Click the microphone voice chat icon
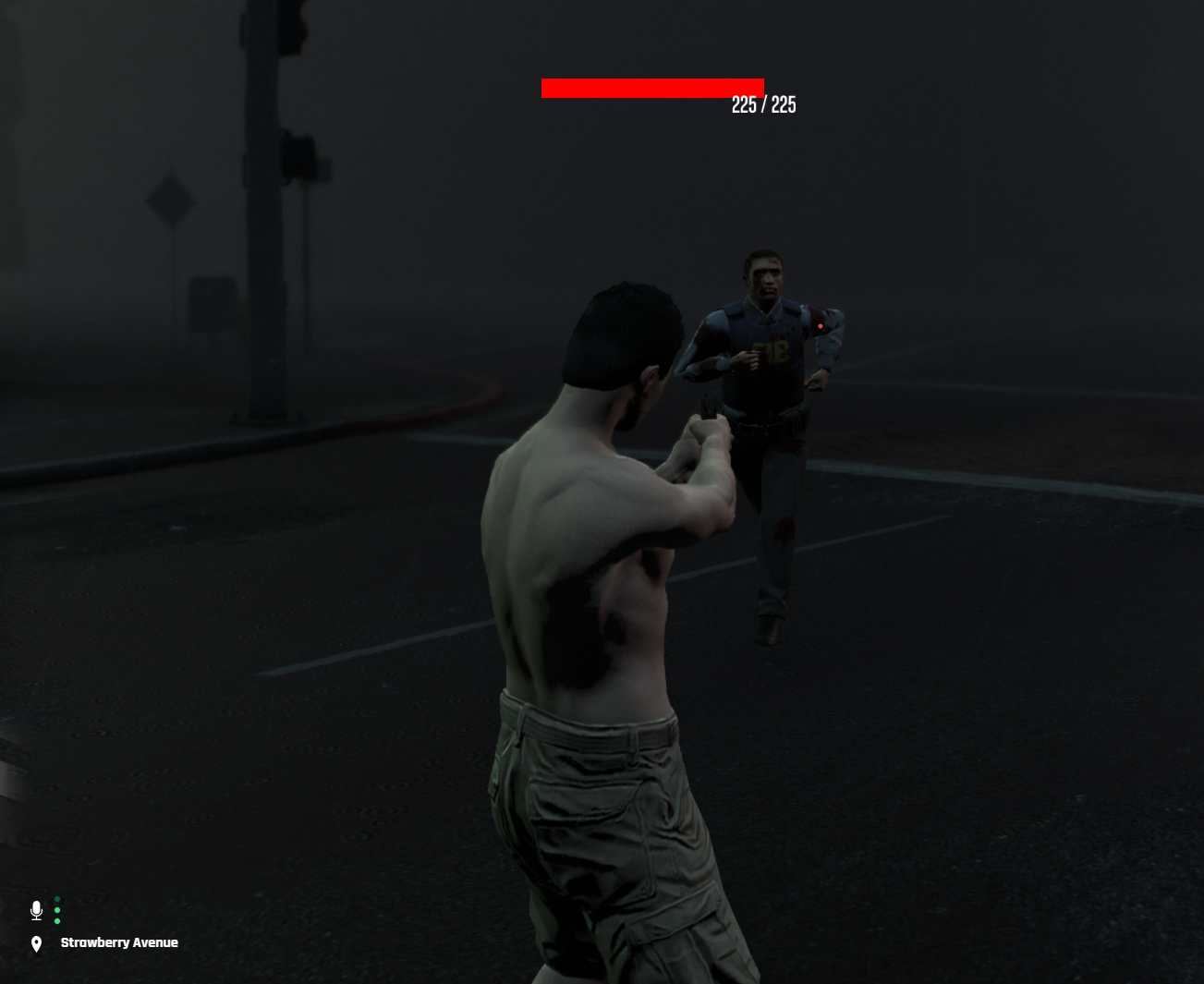 (36, 910)
